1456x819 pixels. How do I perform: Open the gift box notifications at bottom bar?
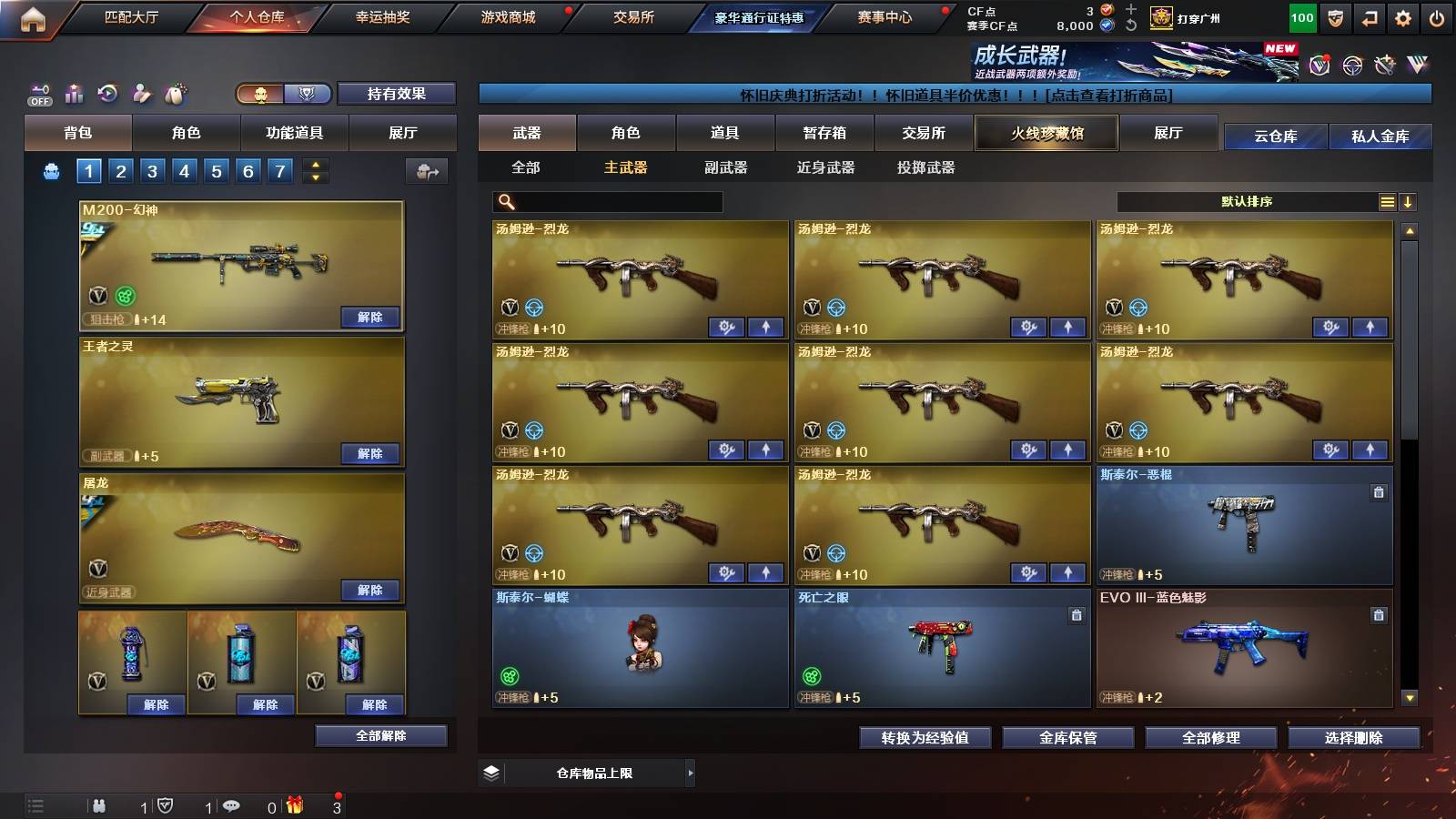click(295, 806)
